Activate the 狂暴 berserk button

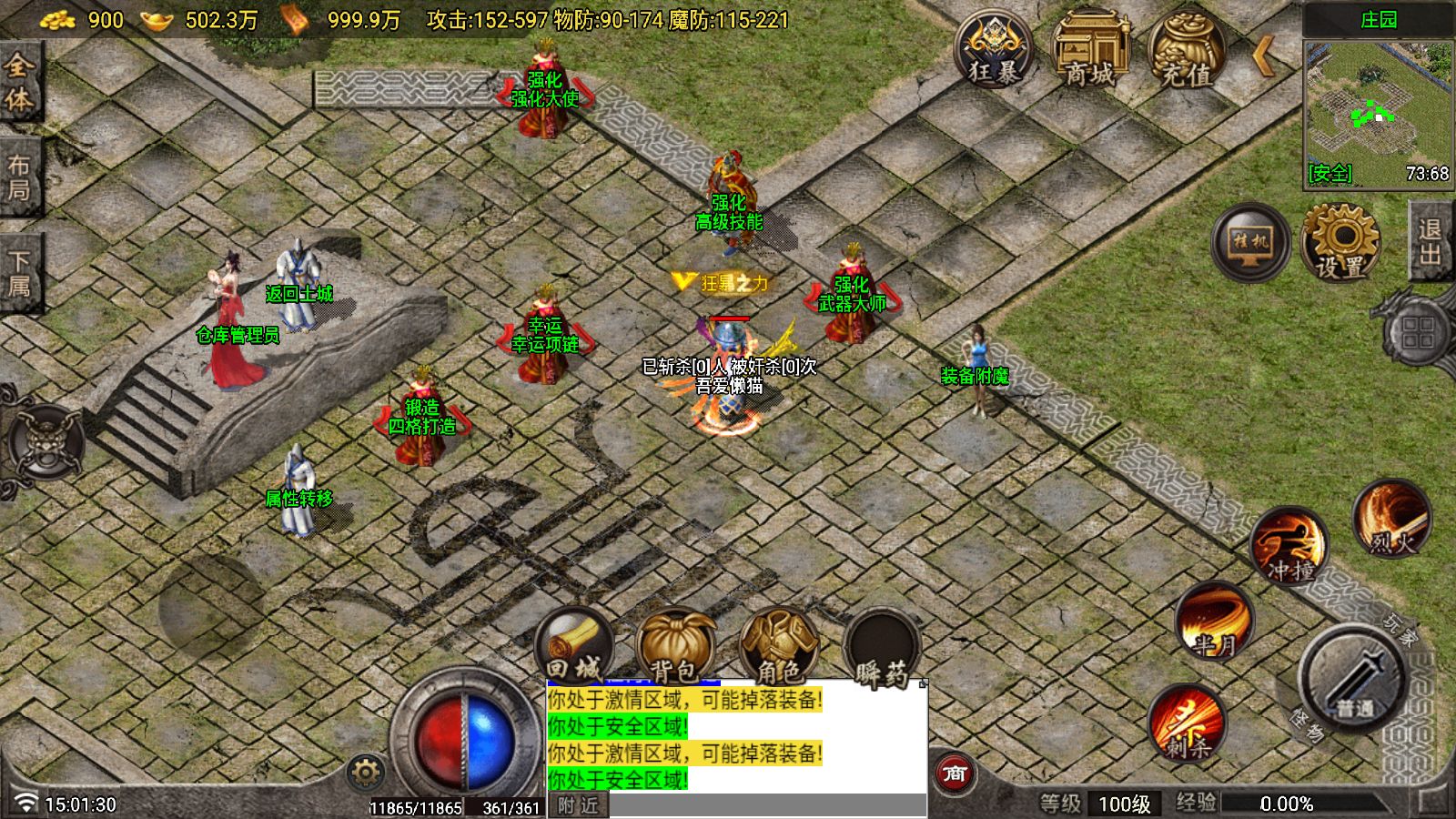[993, 50]
